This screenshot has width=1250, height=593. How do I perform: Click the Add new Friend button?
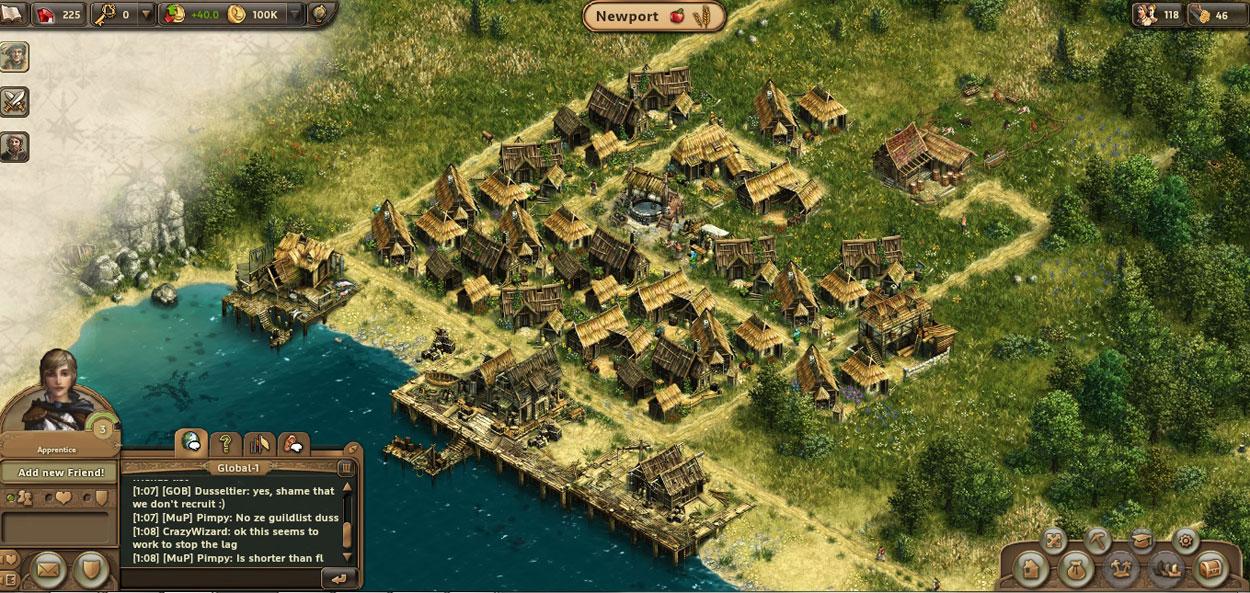tap(60, 472)
